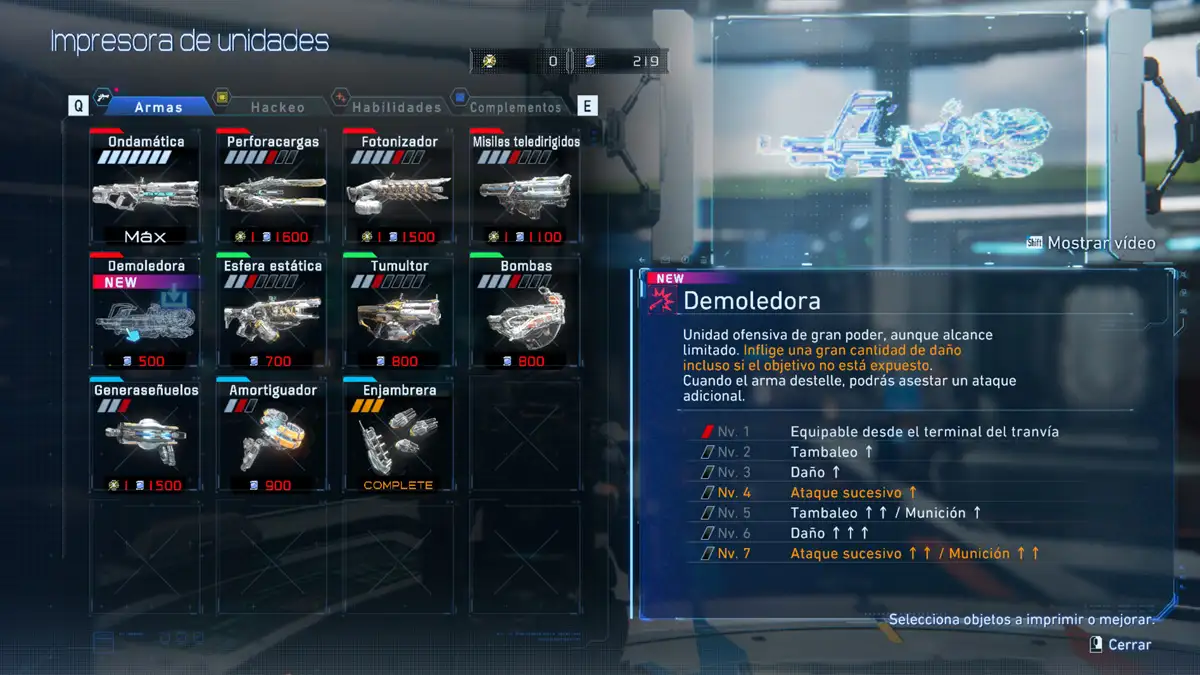The height and width of the screenshot is (675, 1200).
Task: Select the Habilidades tab
Action: point(396,106)
